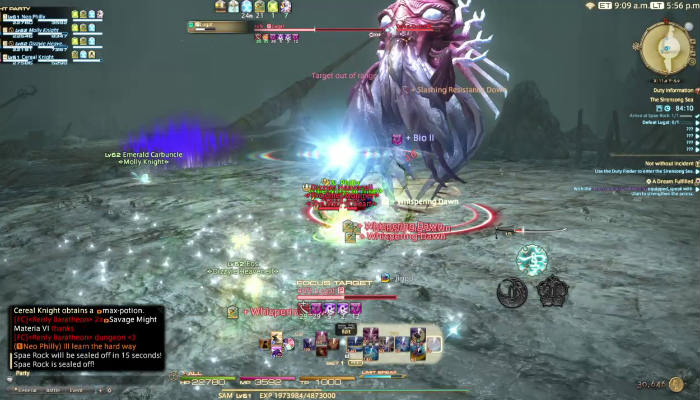The width and height of the screenshot is (700, 400).
Task: Click the glowing teal Sen gauge orb
Action: 531,260
